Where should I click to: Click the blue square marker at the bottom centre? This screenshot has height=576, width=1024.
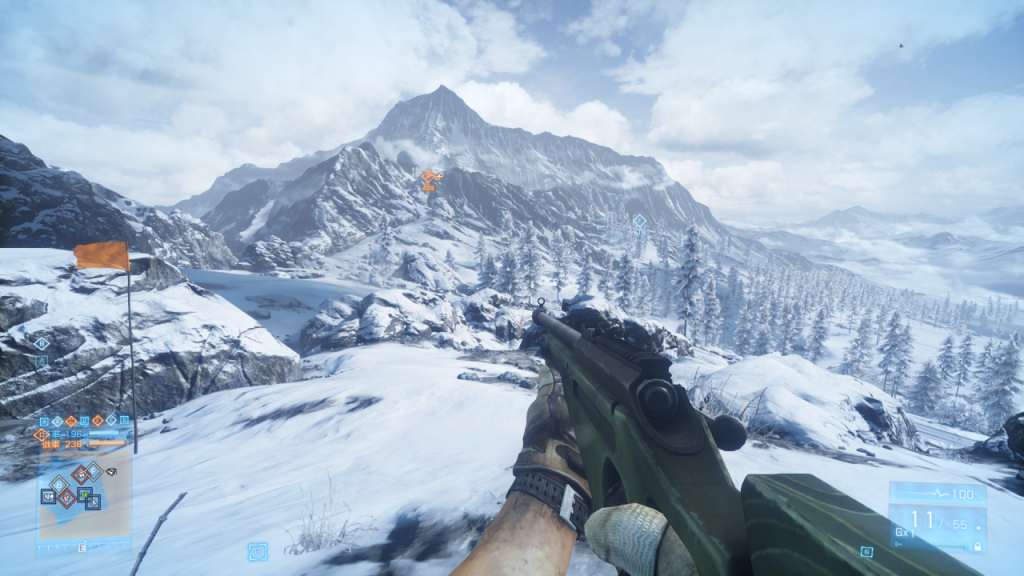click(257, 550)
